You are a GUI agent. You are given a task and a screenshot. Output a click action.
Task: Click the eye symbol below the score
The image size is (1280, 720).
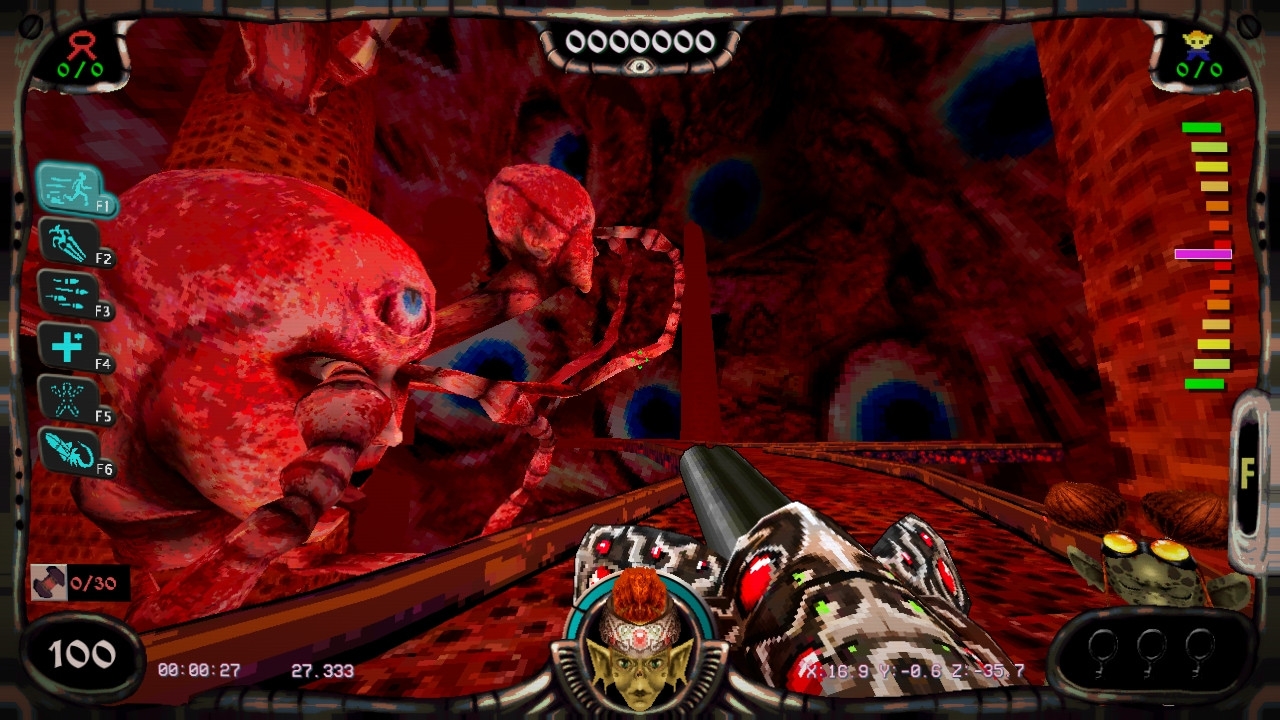pos(639,67)
